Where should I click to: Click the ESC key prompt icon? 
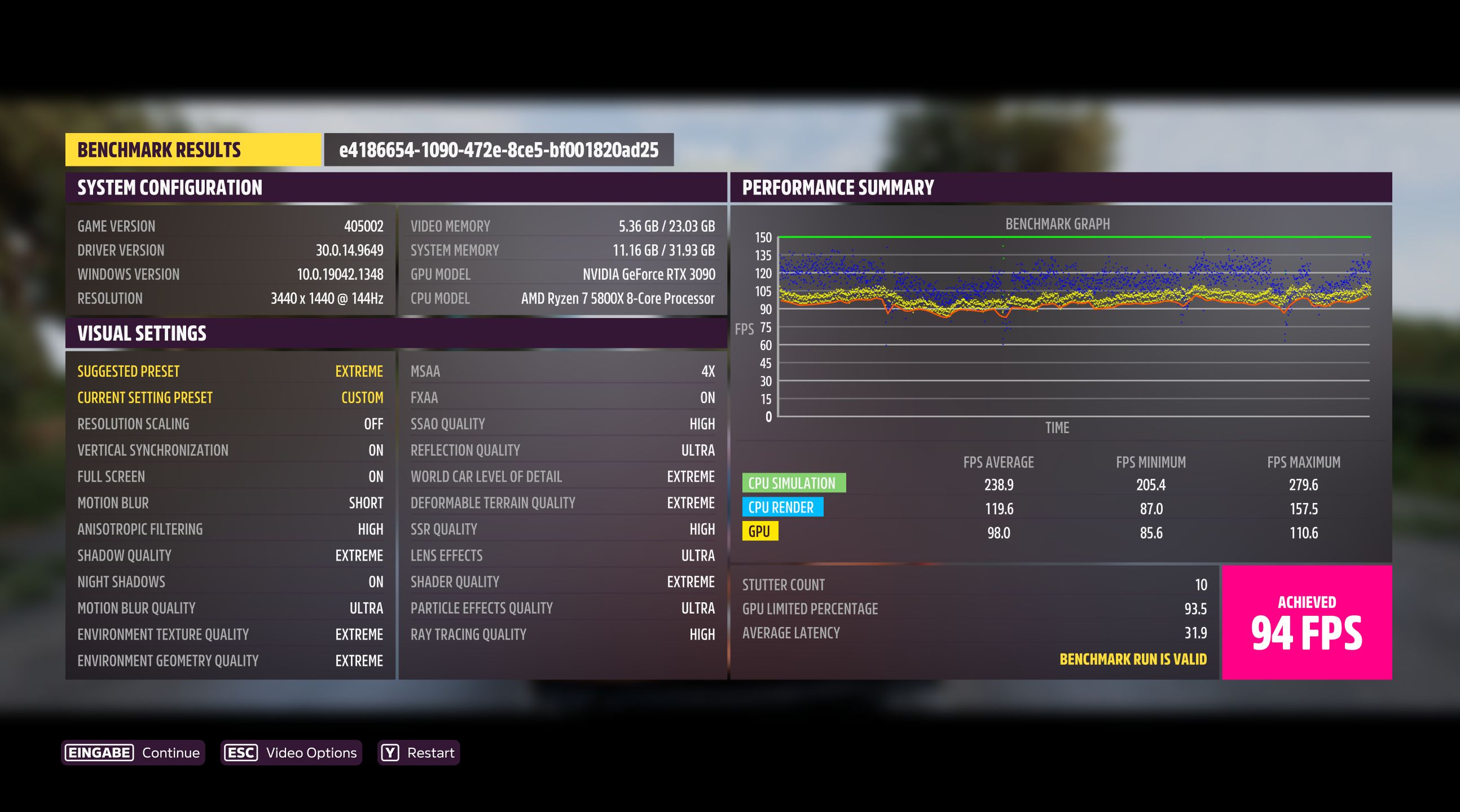pos(240,752)
